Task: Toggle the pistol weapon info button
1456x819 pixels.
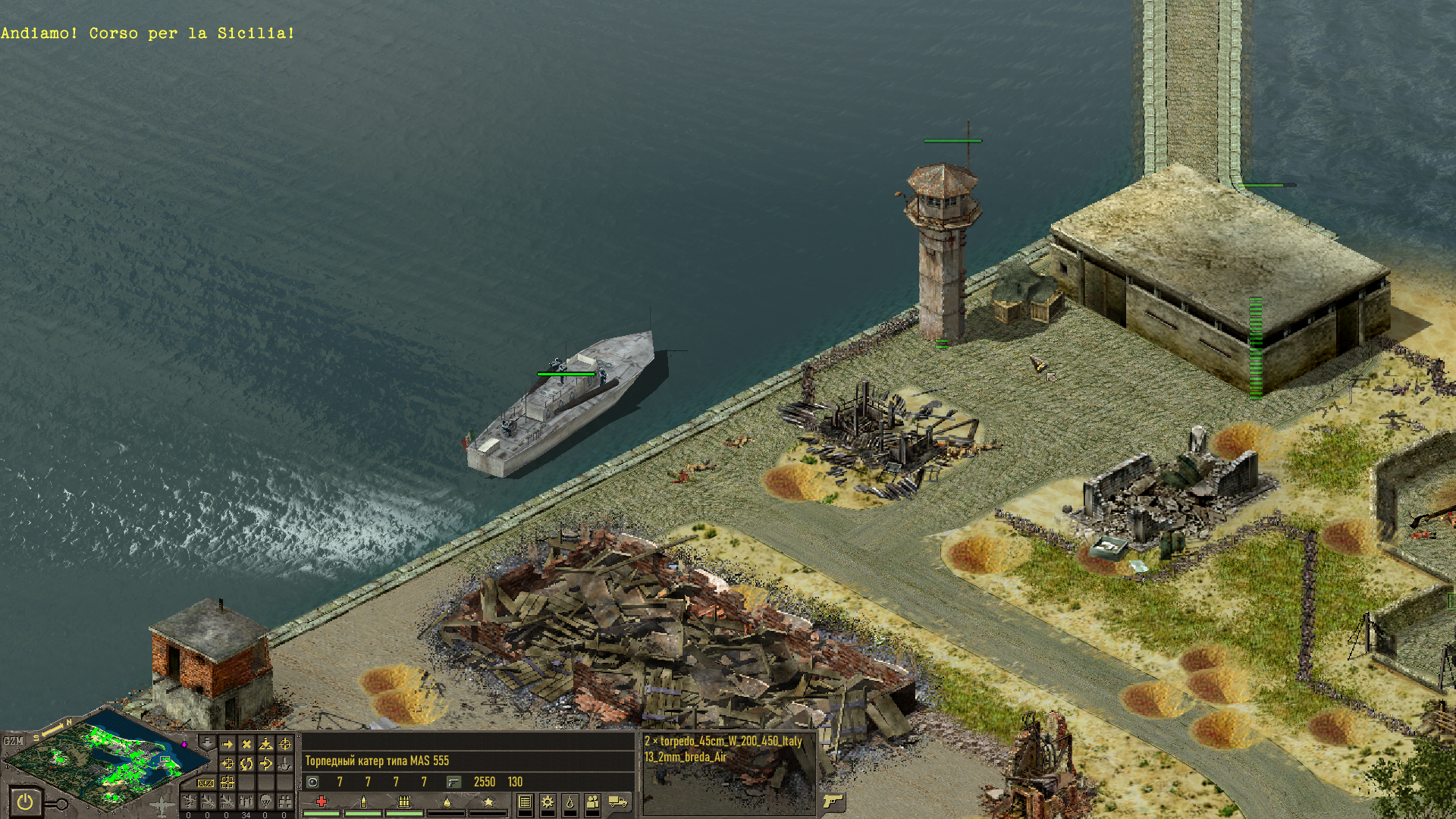Action: click(833, 801)
